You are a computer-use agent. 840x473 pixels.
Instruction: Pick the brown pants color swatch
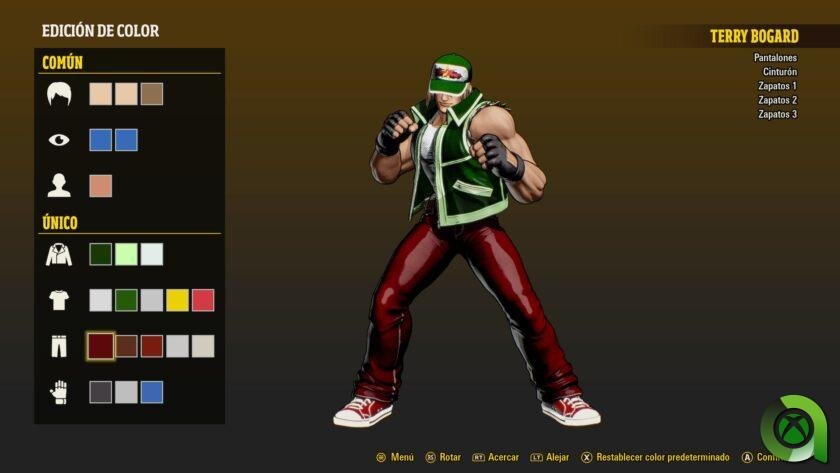point(126,346)
